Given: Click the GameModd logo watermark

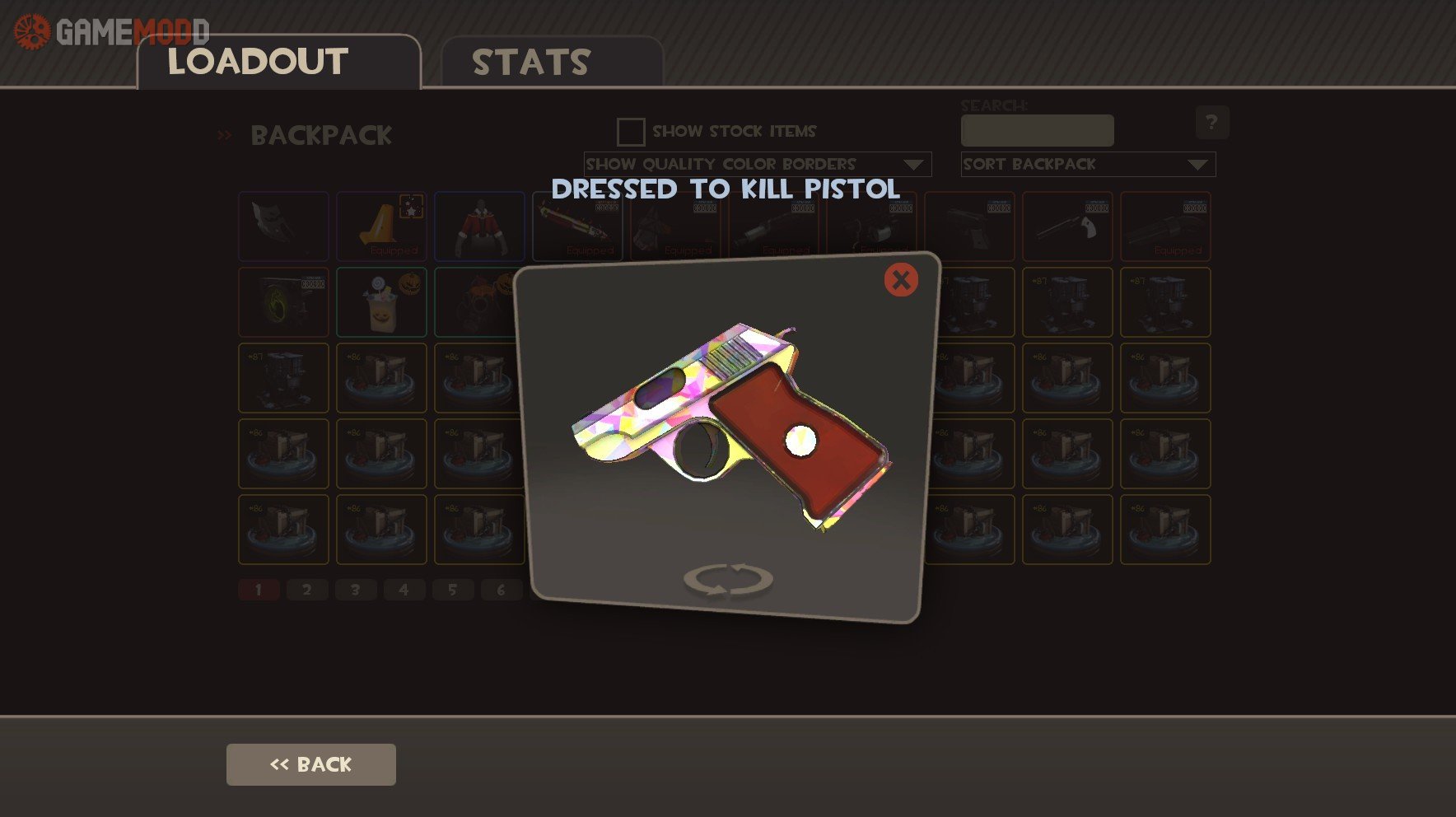Looking at the screenshot, I should [111, 31].
